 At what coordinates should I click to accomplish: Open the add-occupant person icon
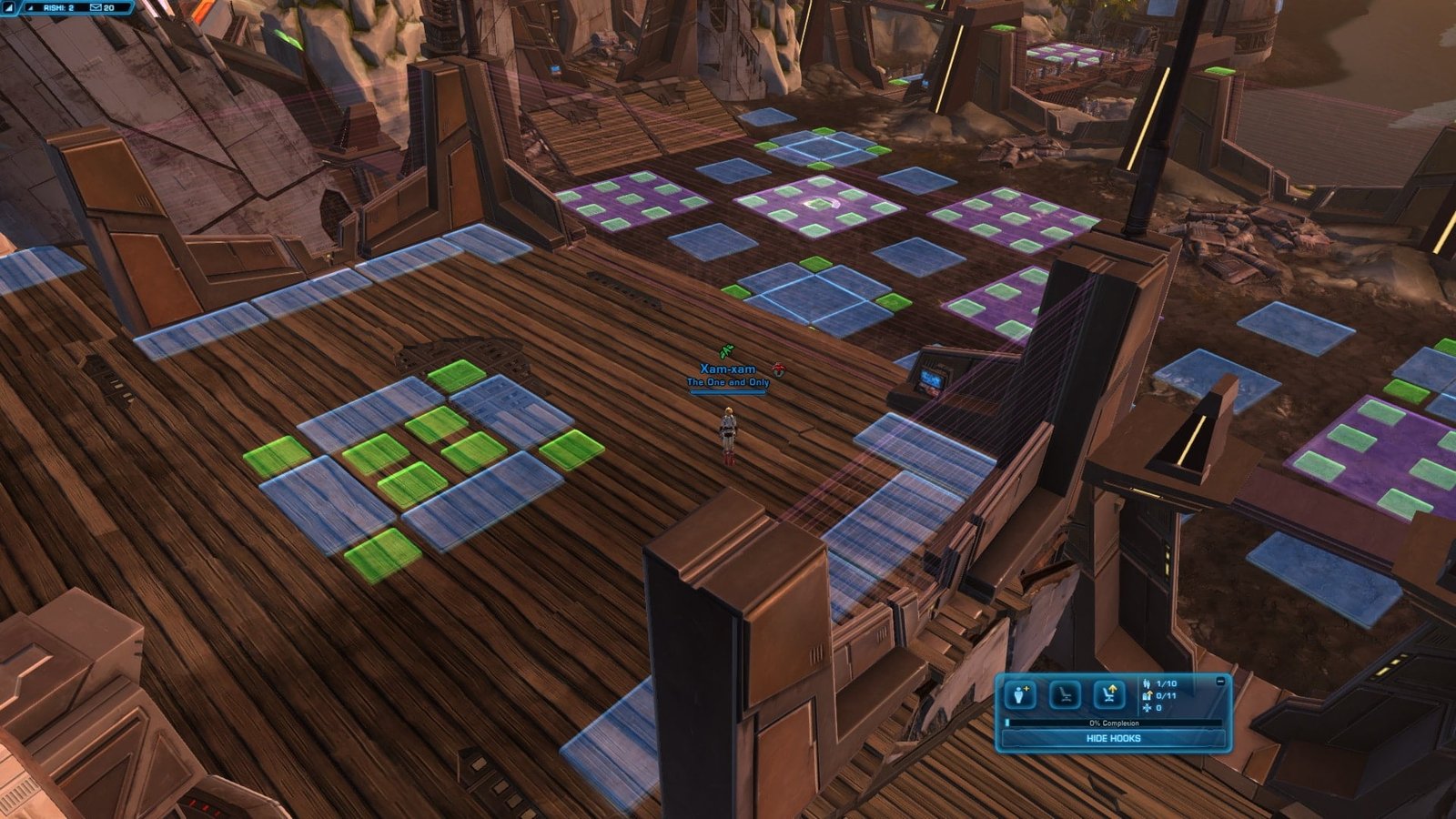[1020, 695]
